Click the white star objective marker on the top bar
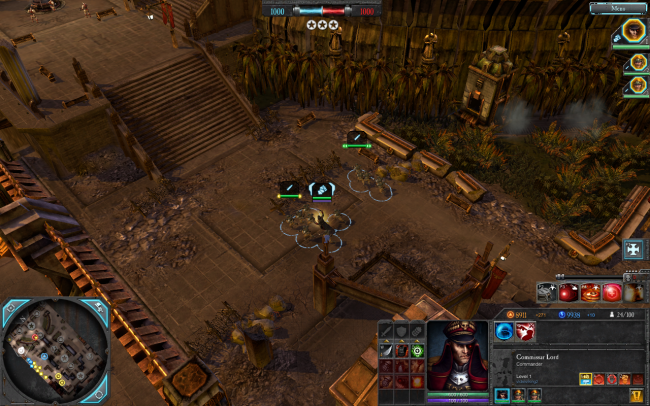650x406 pixels. [323, 24]
